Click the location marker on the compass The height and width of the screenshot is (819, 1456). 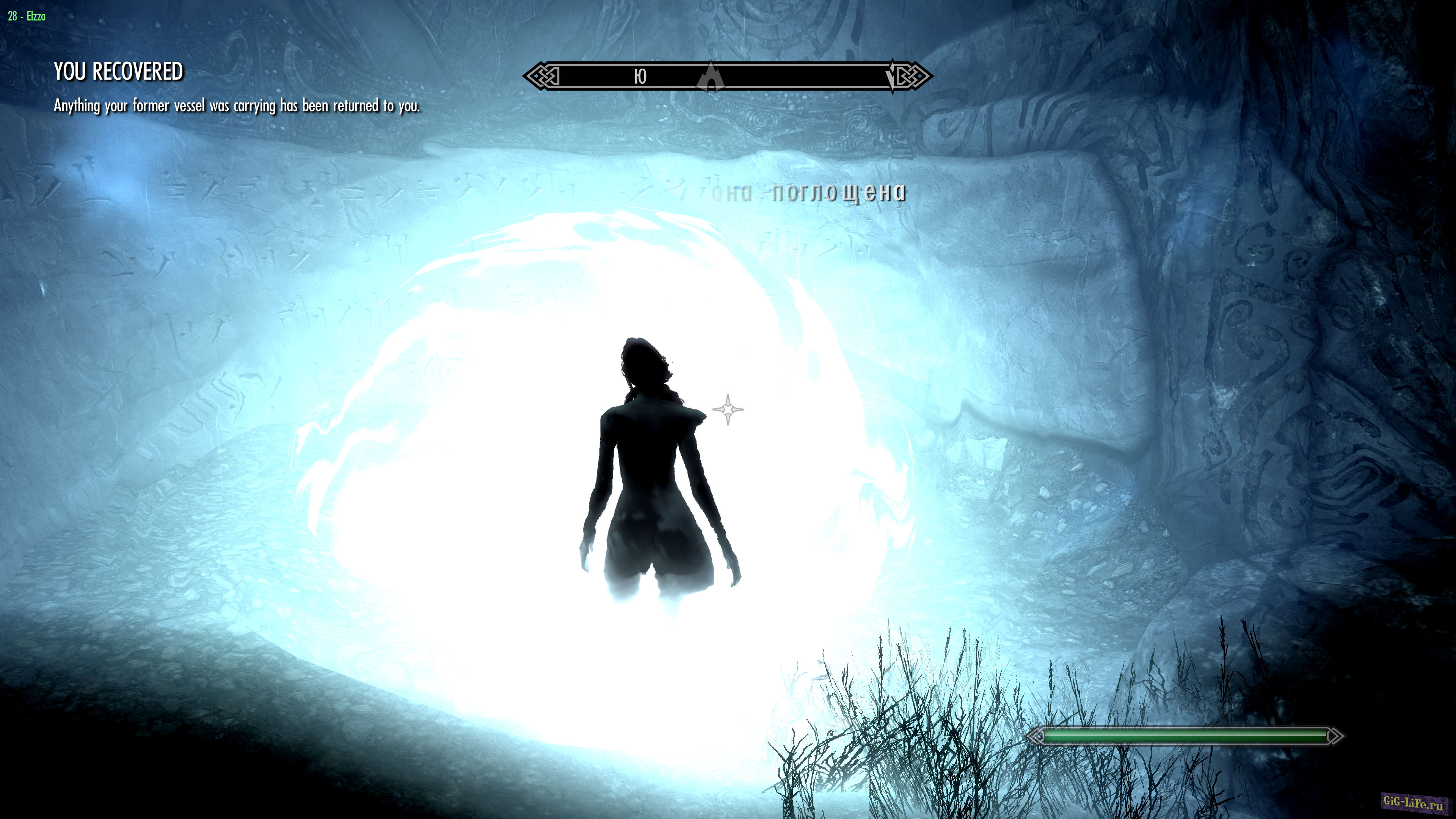coord(711,77)
